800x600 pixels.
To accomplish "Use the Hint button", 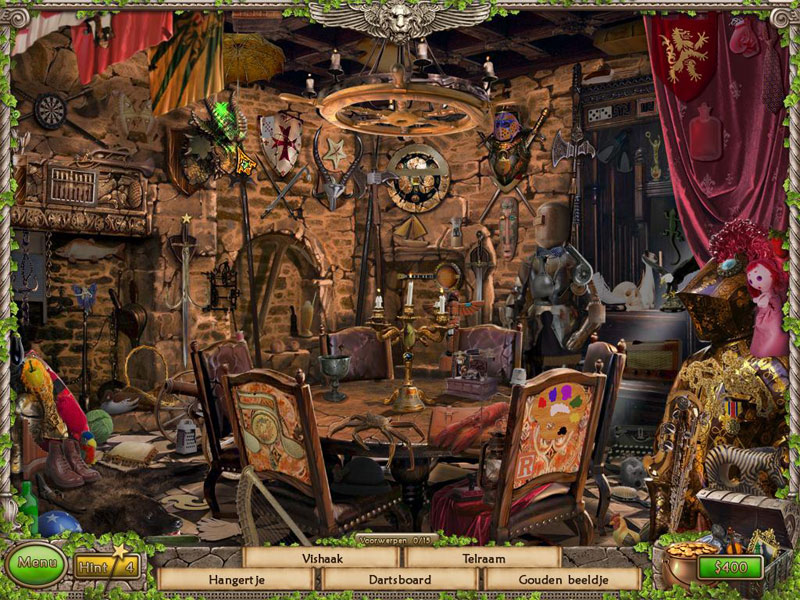I will click(x=104, y=567).
